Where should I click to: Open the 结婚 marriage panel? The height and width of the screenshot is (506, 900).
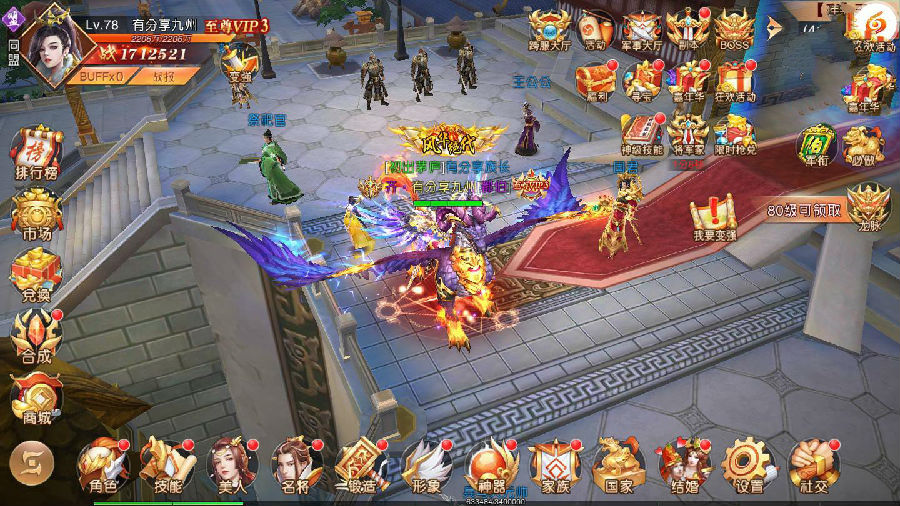pos(684,464)
